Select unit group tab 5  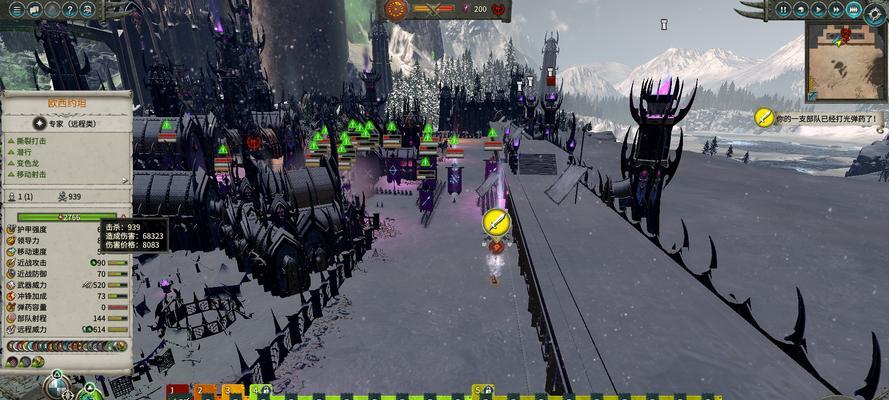click(x=479, y=391)
